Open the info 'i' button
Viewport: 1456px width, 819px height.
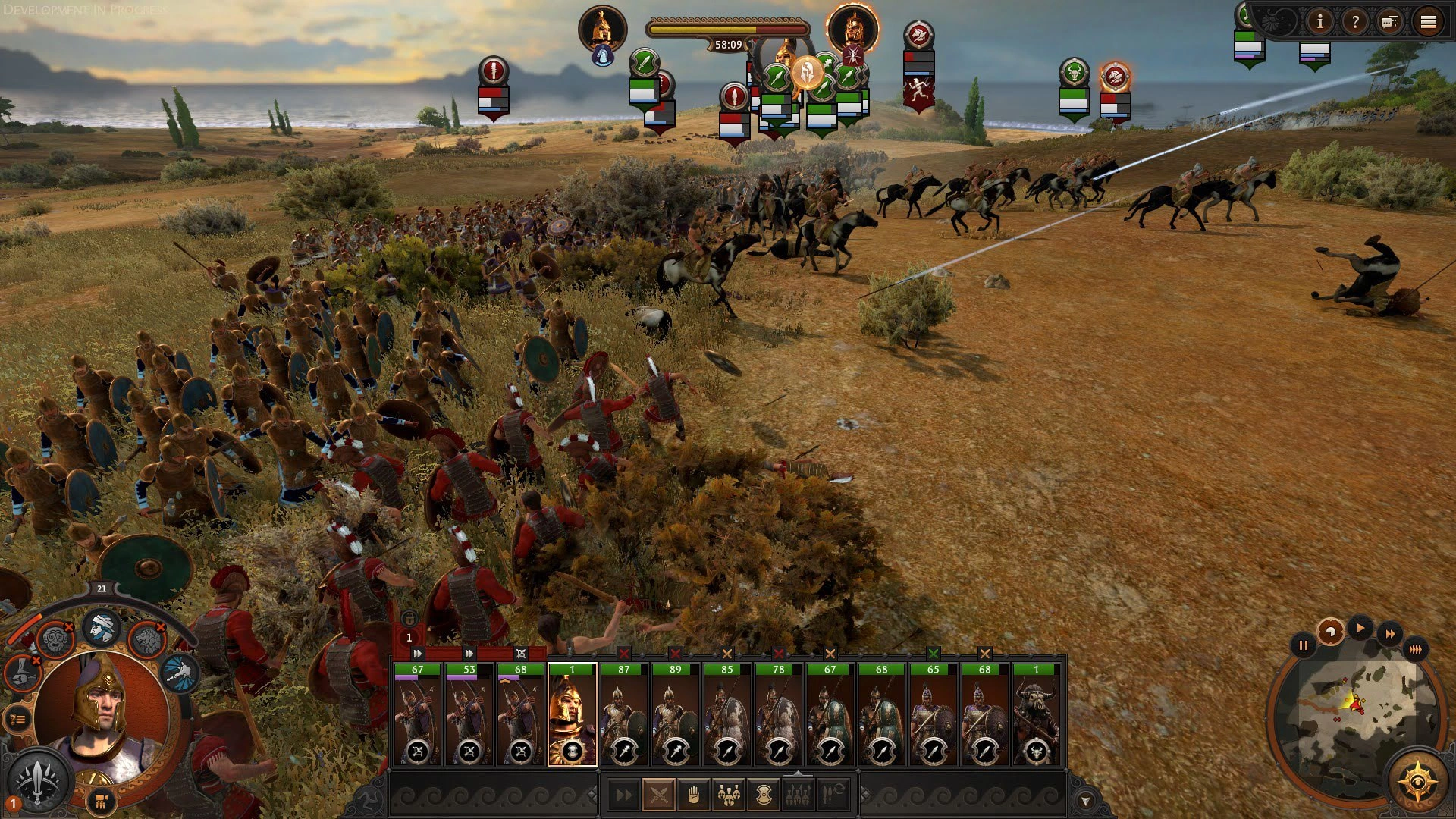(x=1320, y=22)
